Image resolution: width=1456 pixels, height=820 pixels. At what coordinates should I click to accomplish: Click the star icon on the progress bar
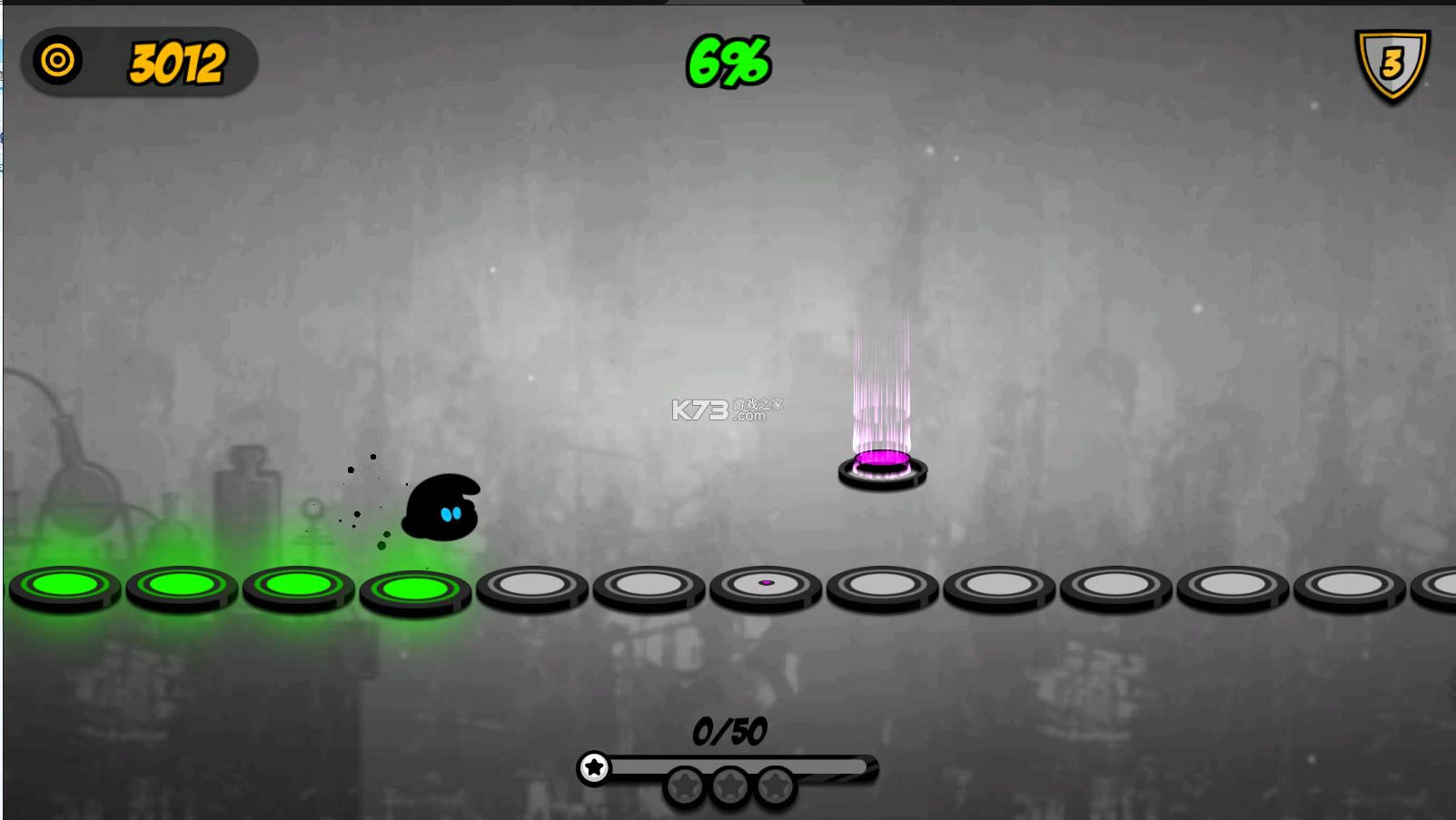coord(595,768)
